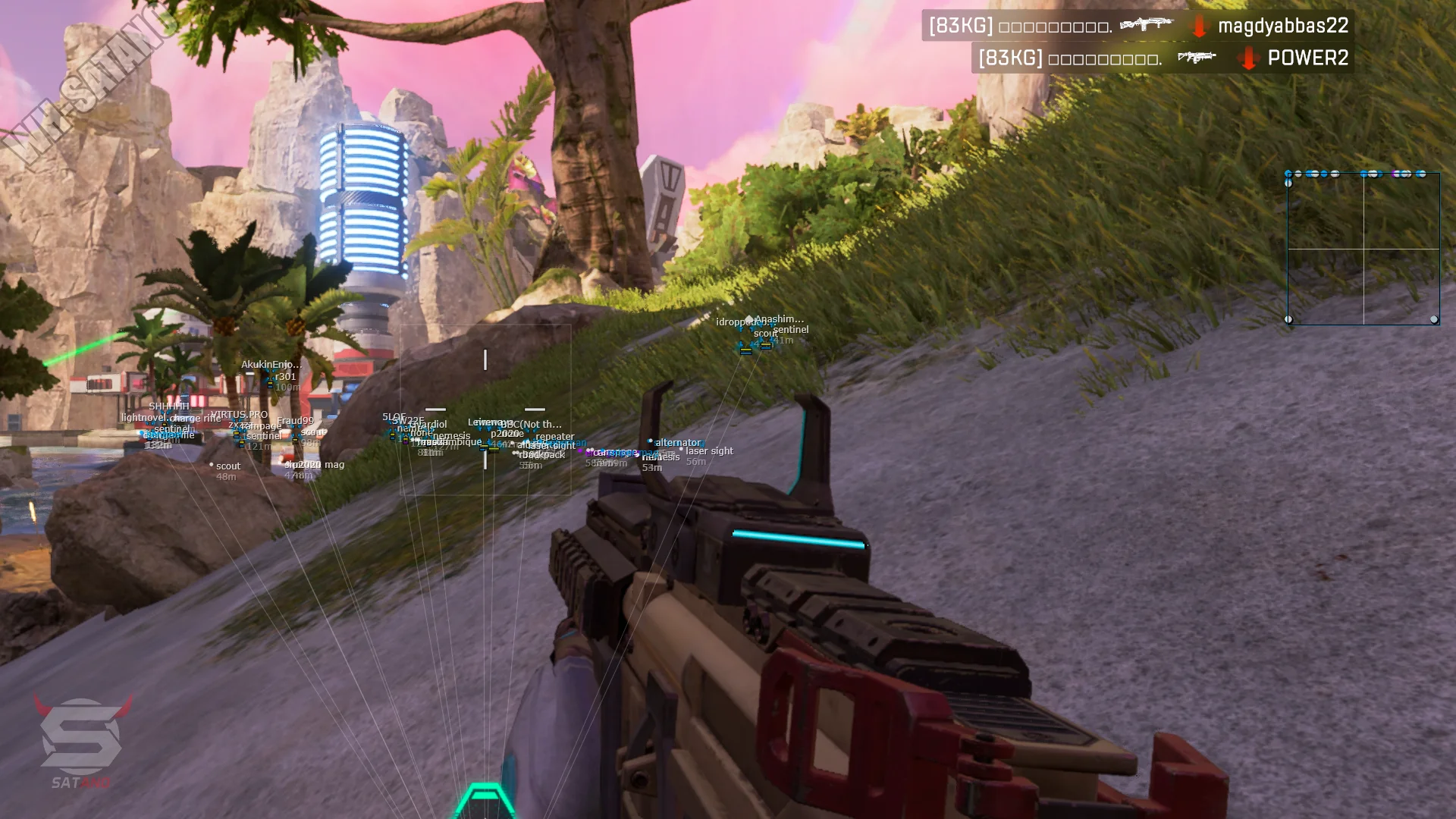Select the laser sight loot label
1456x819 pixels.
pos(709,451)
